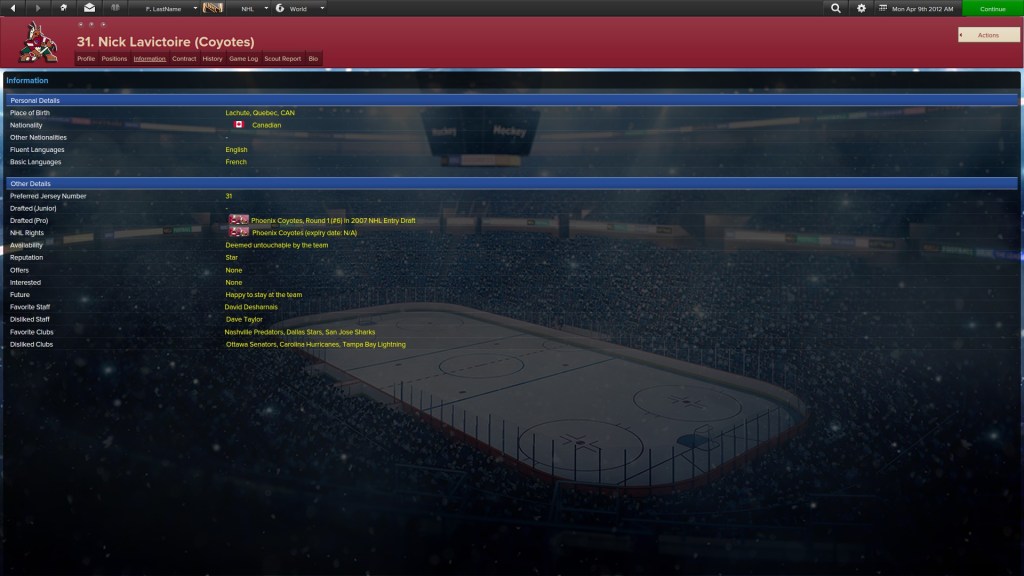View the History tab
Viewport: 1024px width, 576px height.
click(x=212, y=59)
